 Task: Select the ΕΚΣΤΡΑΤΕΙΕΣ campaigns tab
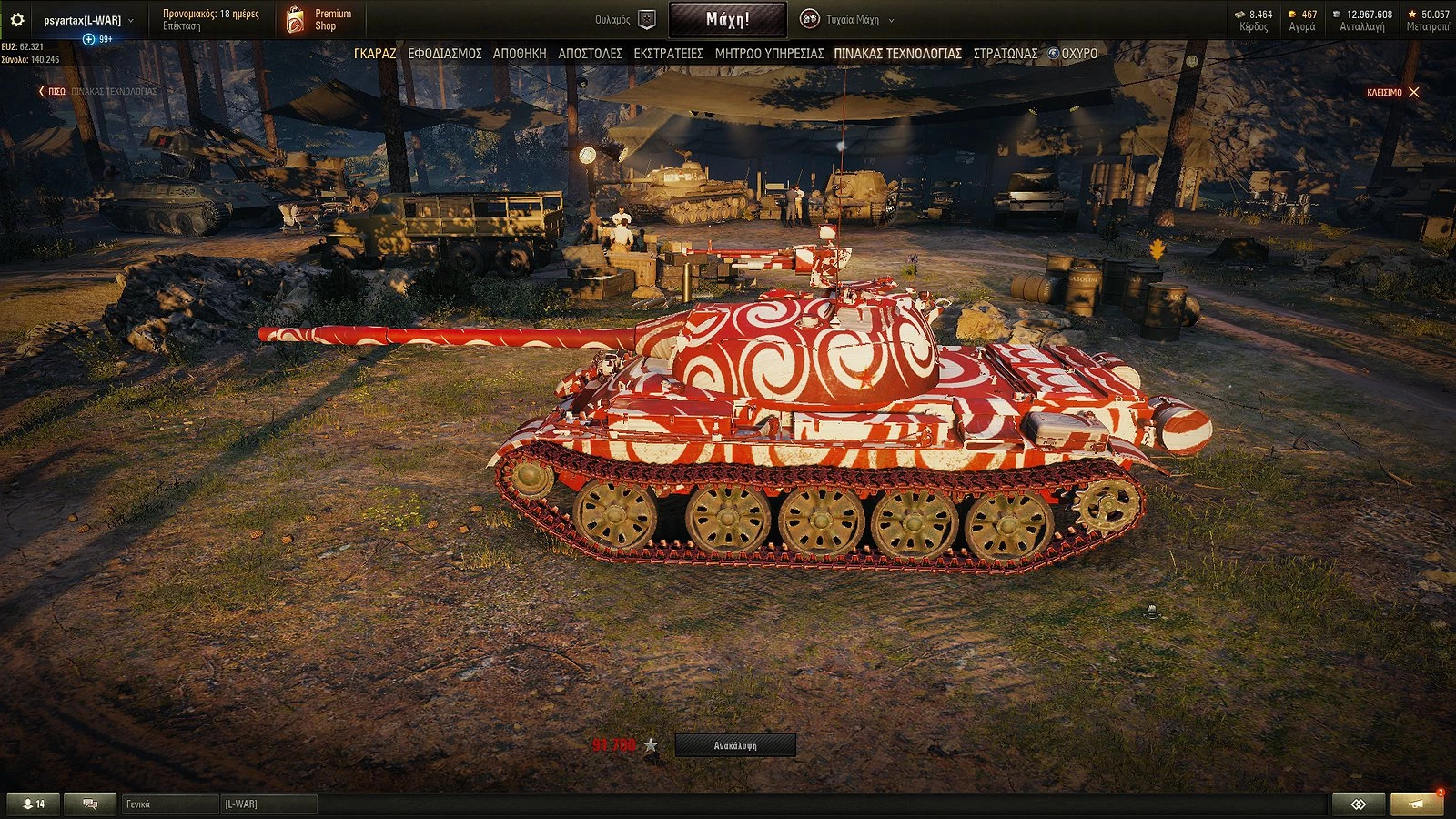point(669,54)
